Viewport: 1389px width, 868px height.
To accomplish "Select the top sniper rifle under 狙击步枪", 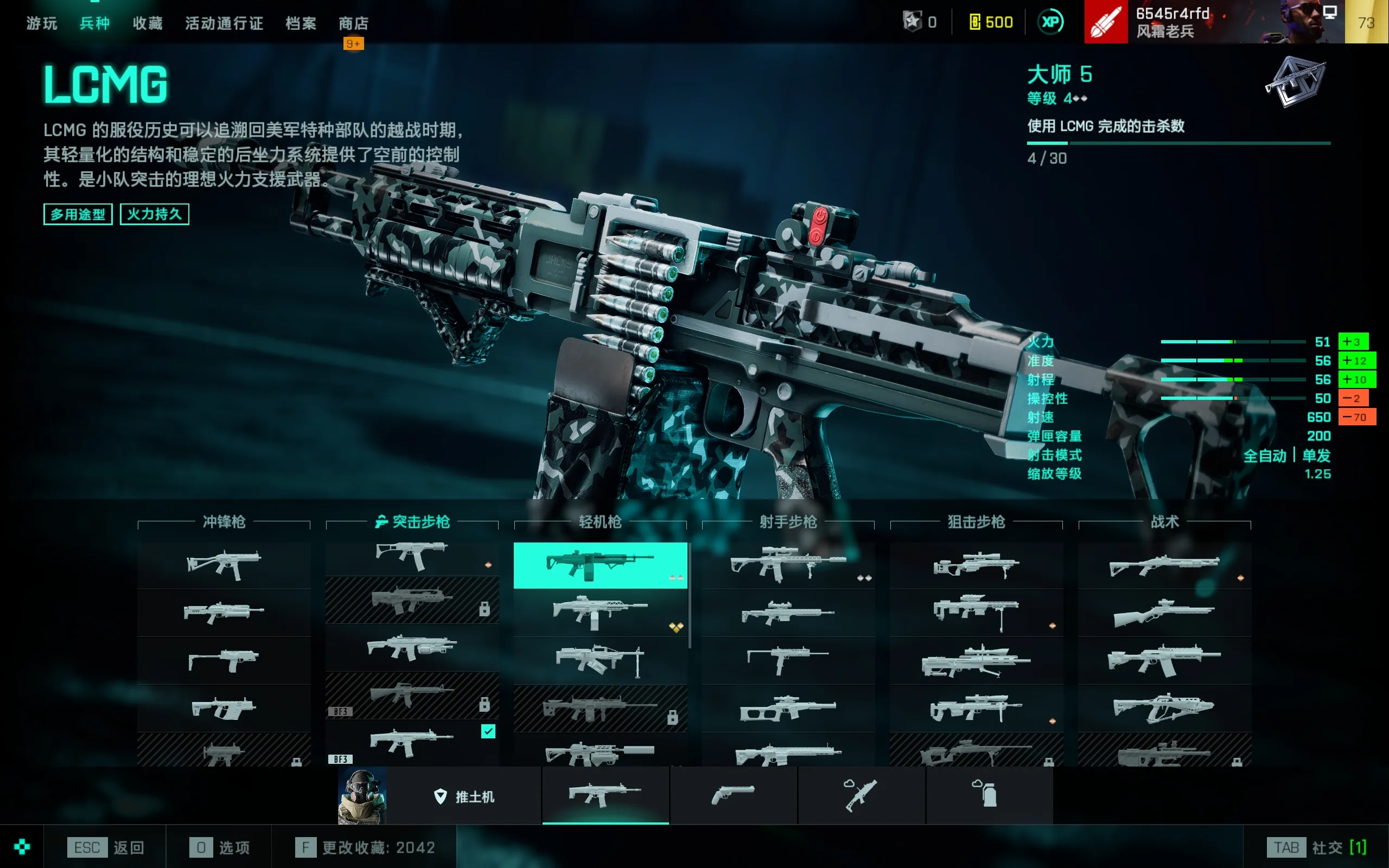I will coord(976,565).
